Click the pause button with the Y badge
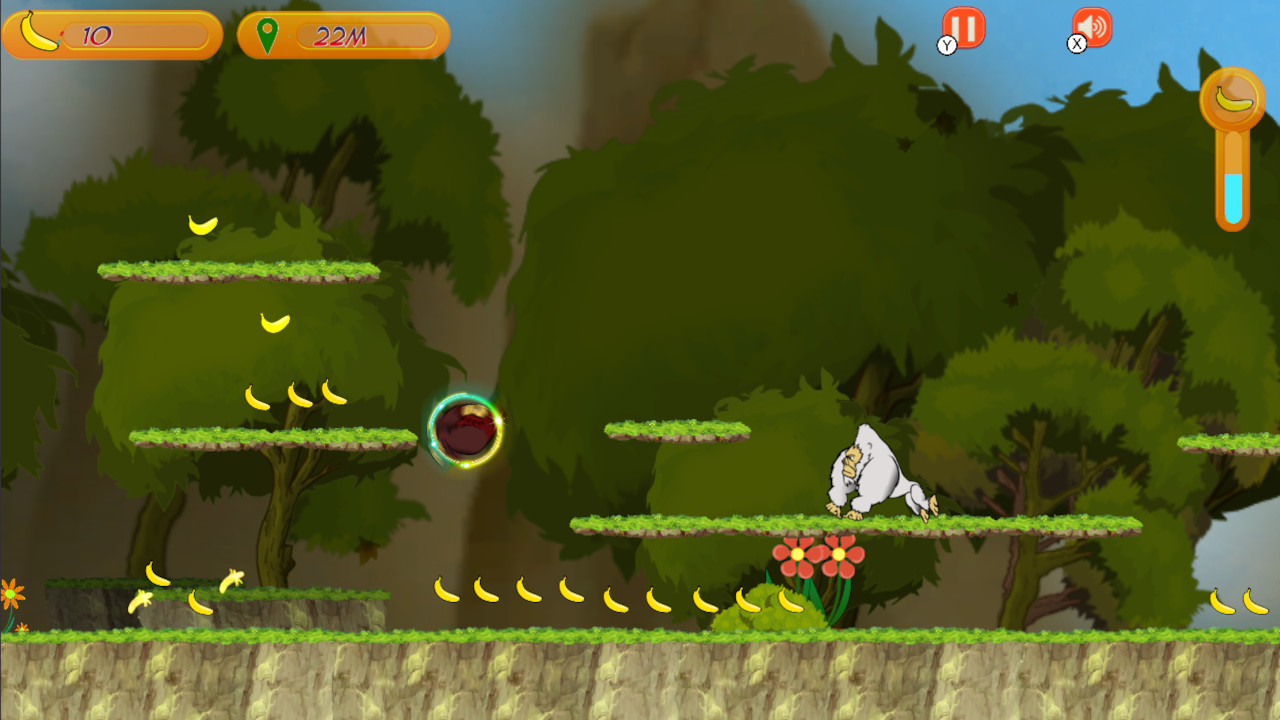 pos(963,28)
